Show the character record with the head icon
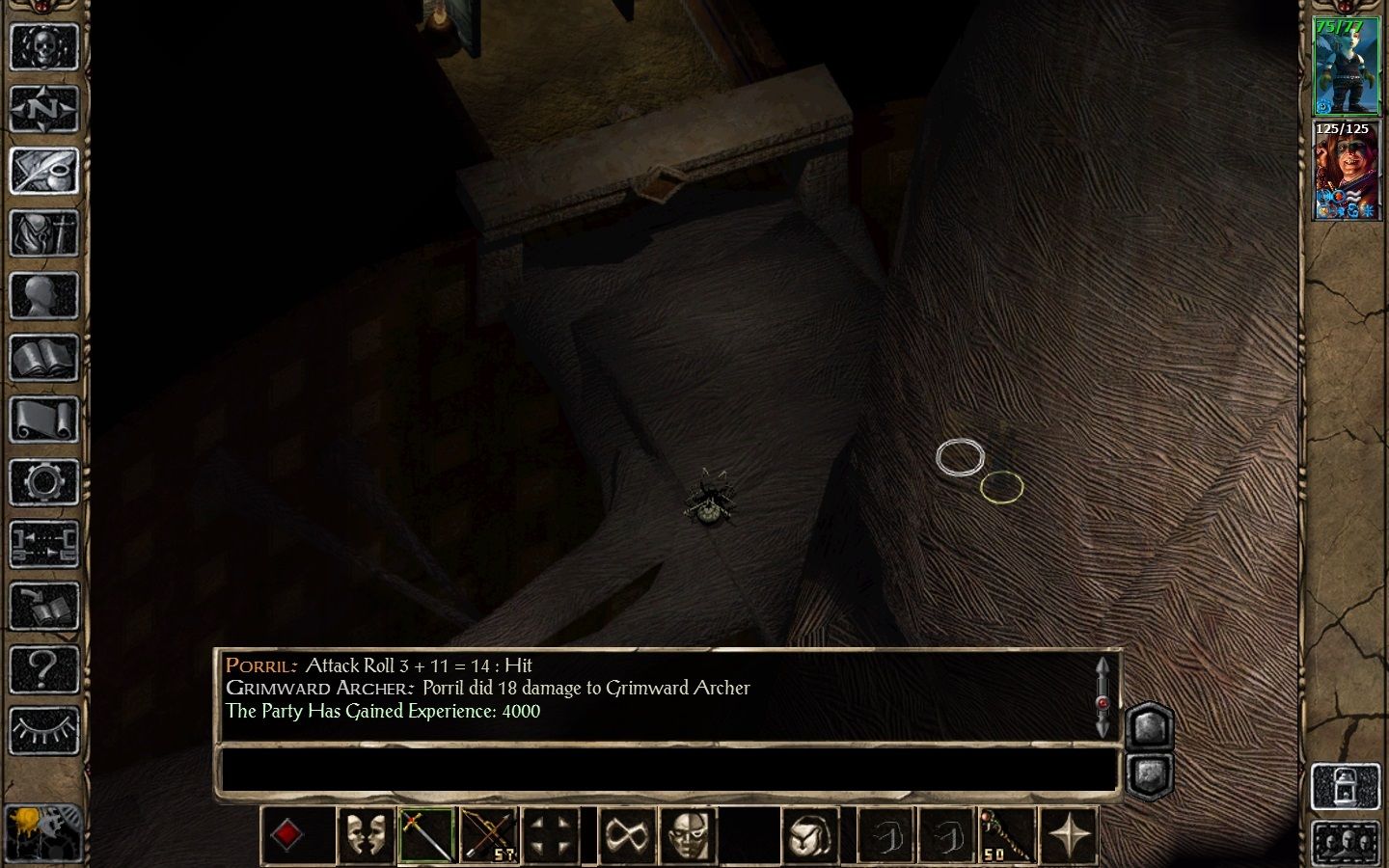The height and width of the screenshot is (868, 1389). [x=43, y=296]
